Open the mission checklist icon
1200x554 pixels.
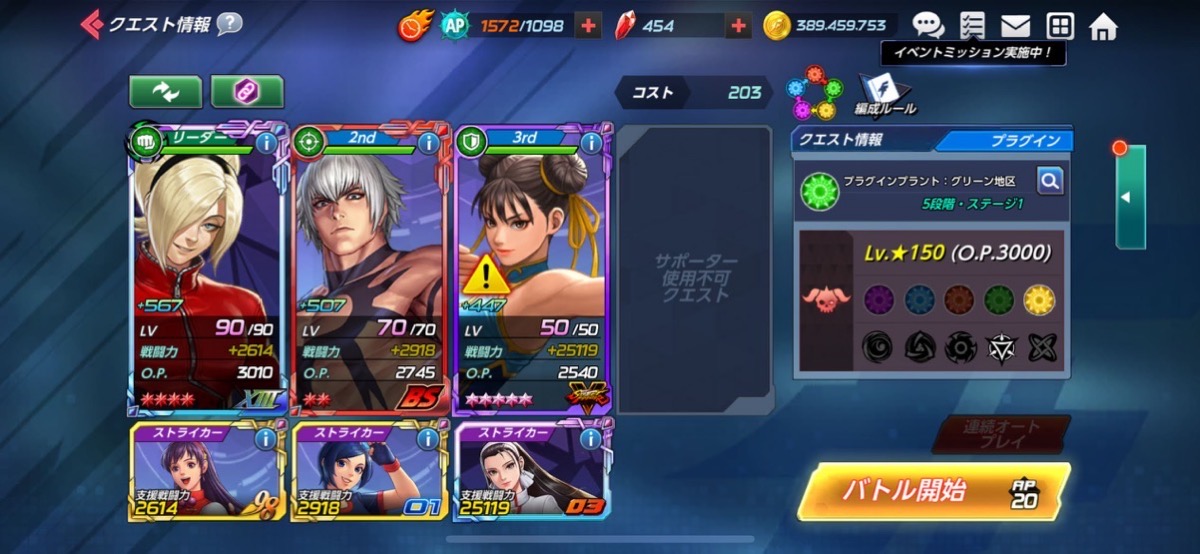(x=971, y=25)
